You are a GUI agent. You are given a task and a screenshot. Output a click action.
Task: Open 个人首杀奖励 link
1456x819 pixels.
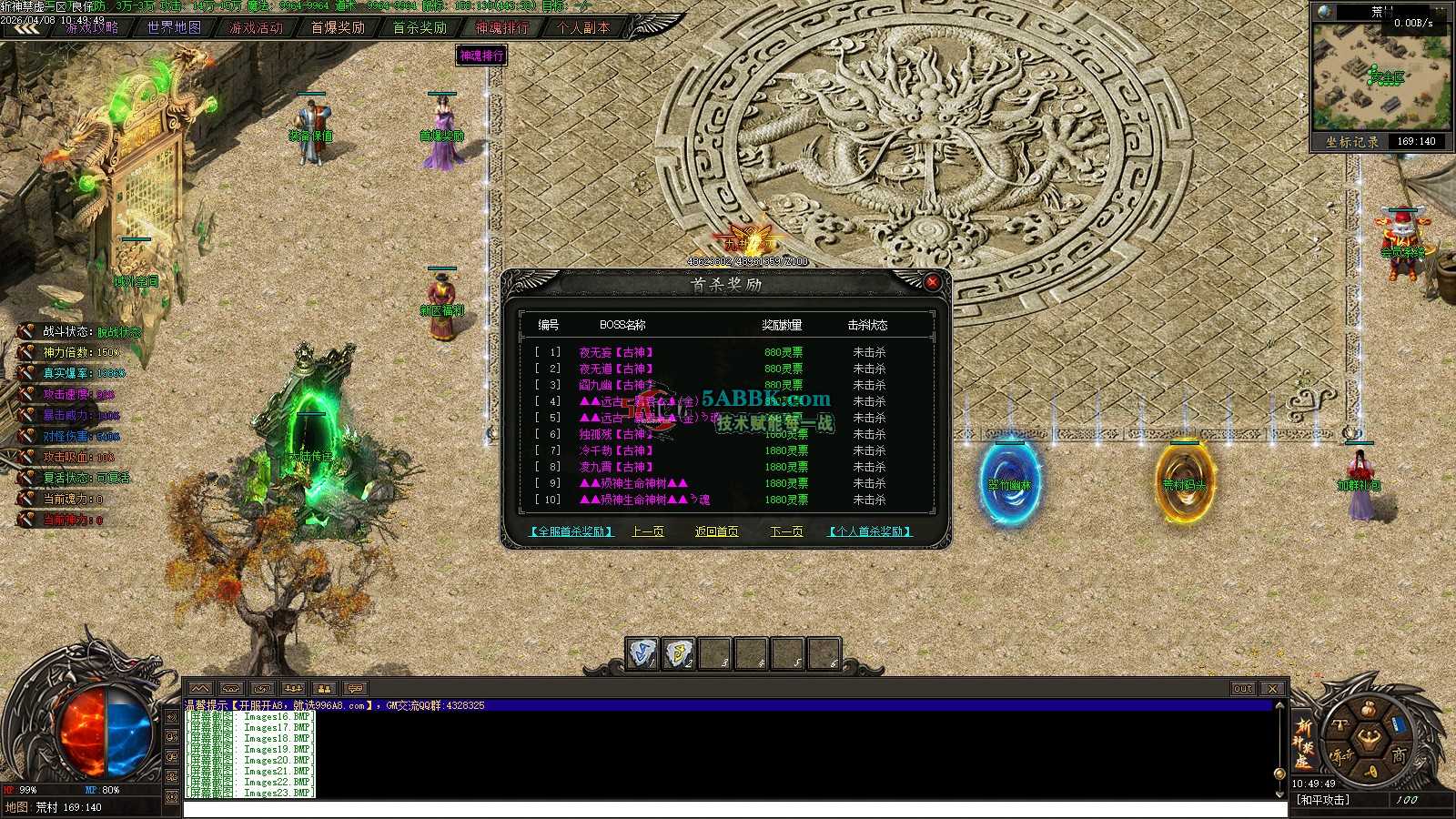(869, 531)
